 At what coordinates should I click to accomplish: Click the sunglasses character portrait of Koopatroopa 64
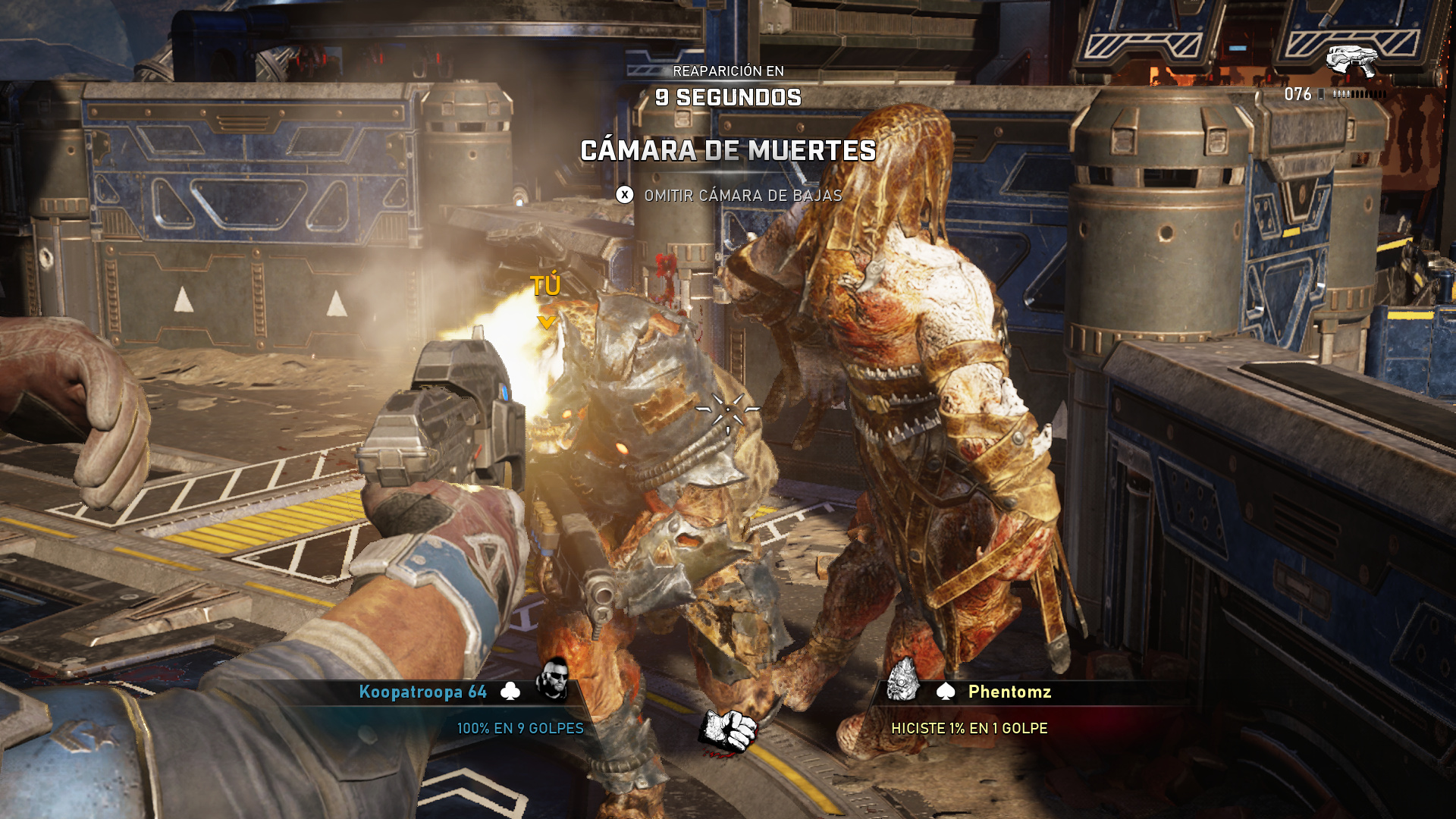click(553, 679)
